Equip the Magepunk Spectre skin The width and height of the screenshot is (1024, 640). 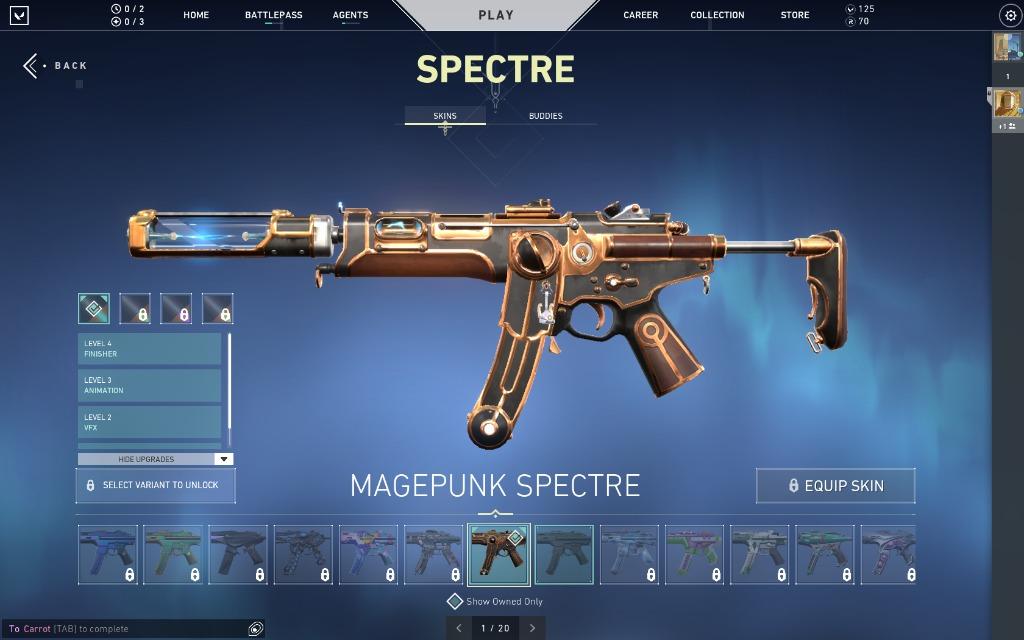[x=835, y=486]
